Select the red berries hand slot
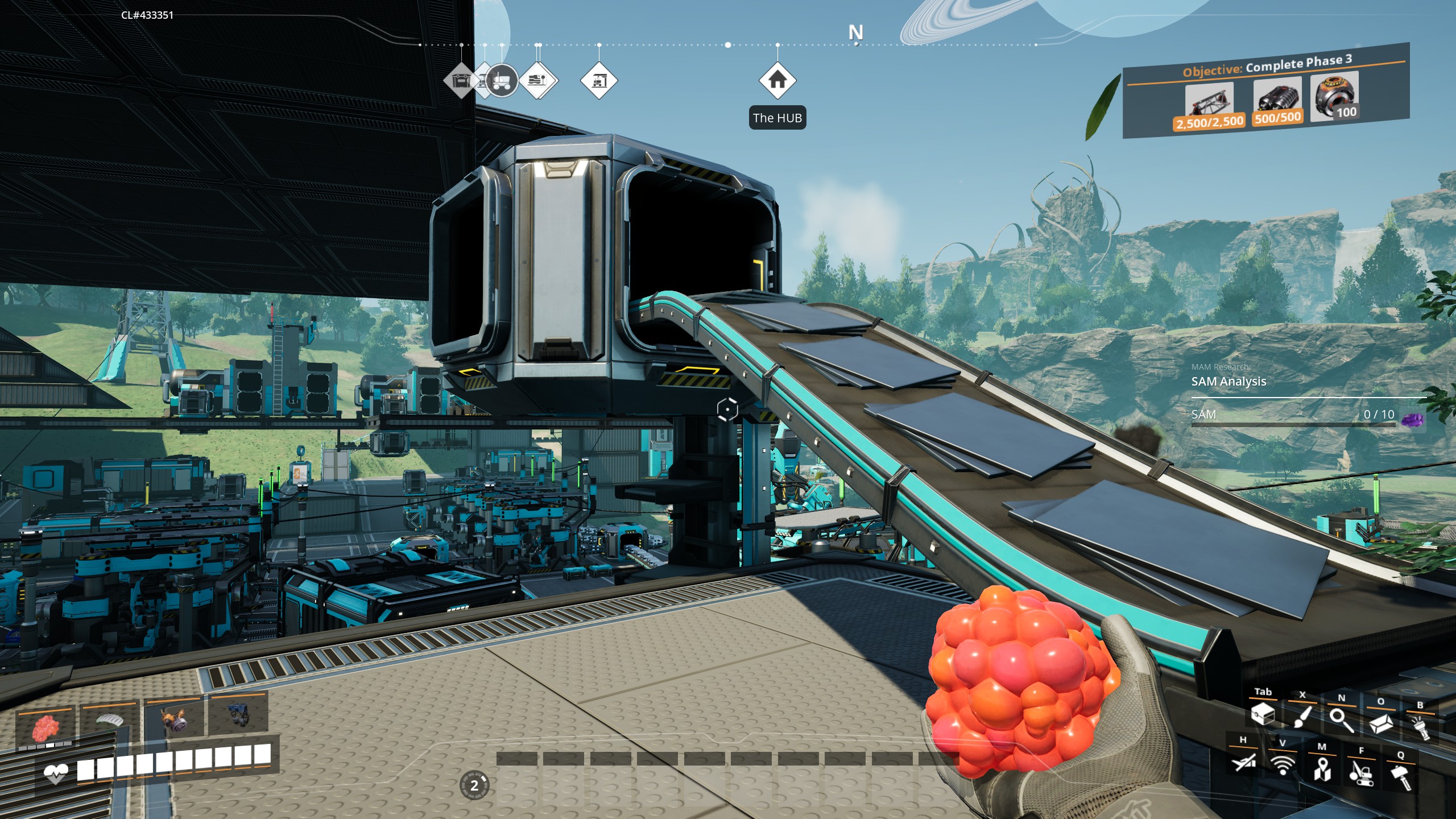 (45, 727)
